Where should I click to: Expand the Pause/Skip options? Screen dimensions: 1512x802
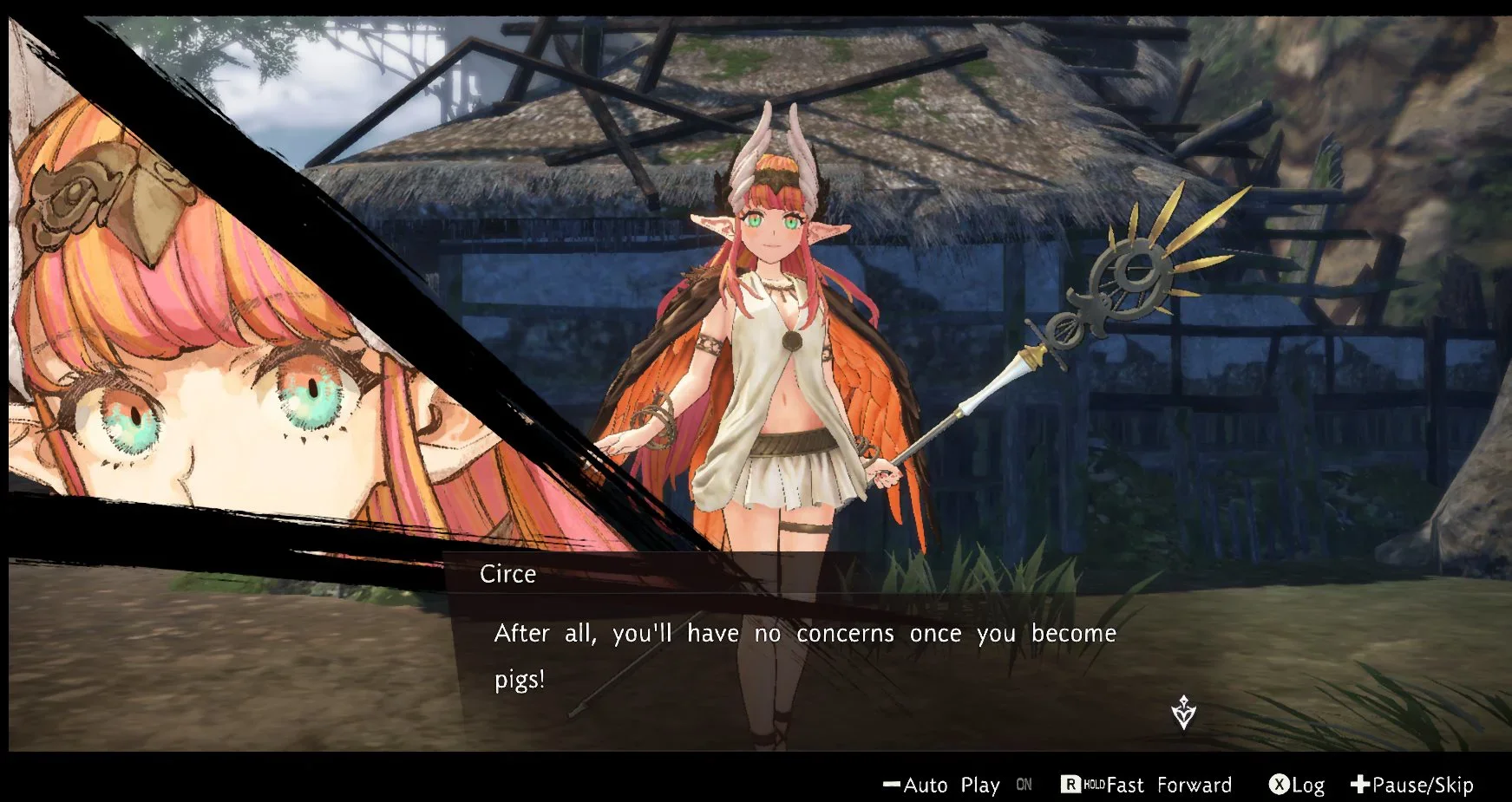[1422, 786]
